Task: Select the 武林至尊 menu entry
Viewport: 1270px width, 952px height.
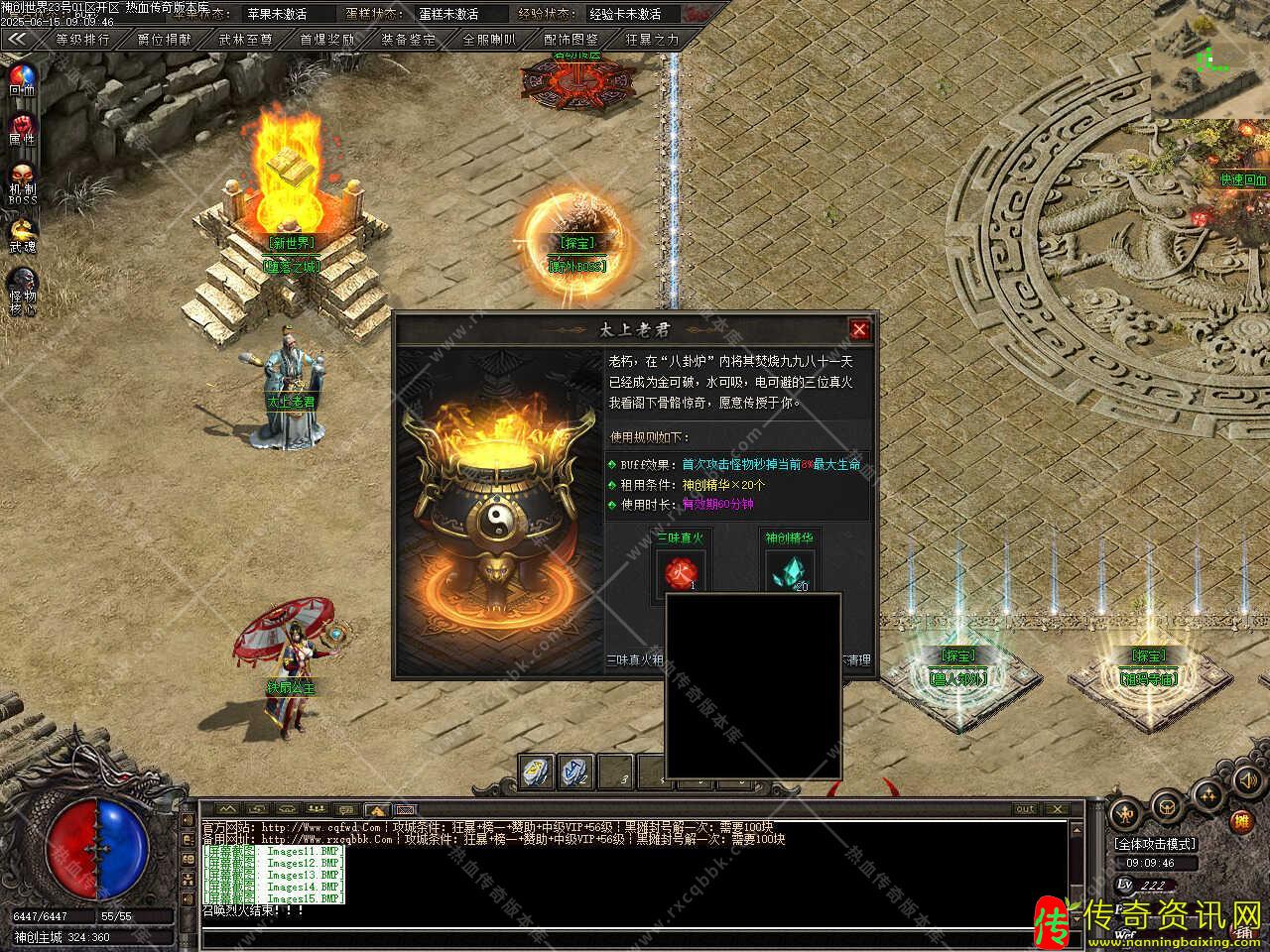Action: (246, 41)
